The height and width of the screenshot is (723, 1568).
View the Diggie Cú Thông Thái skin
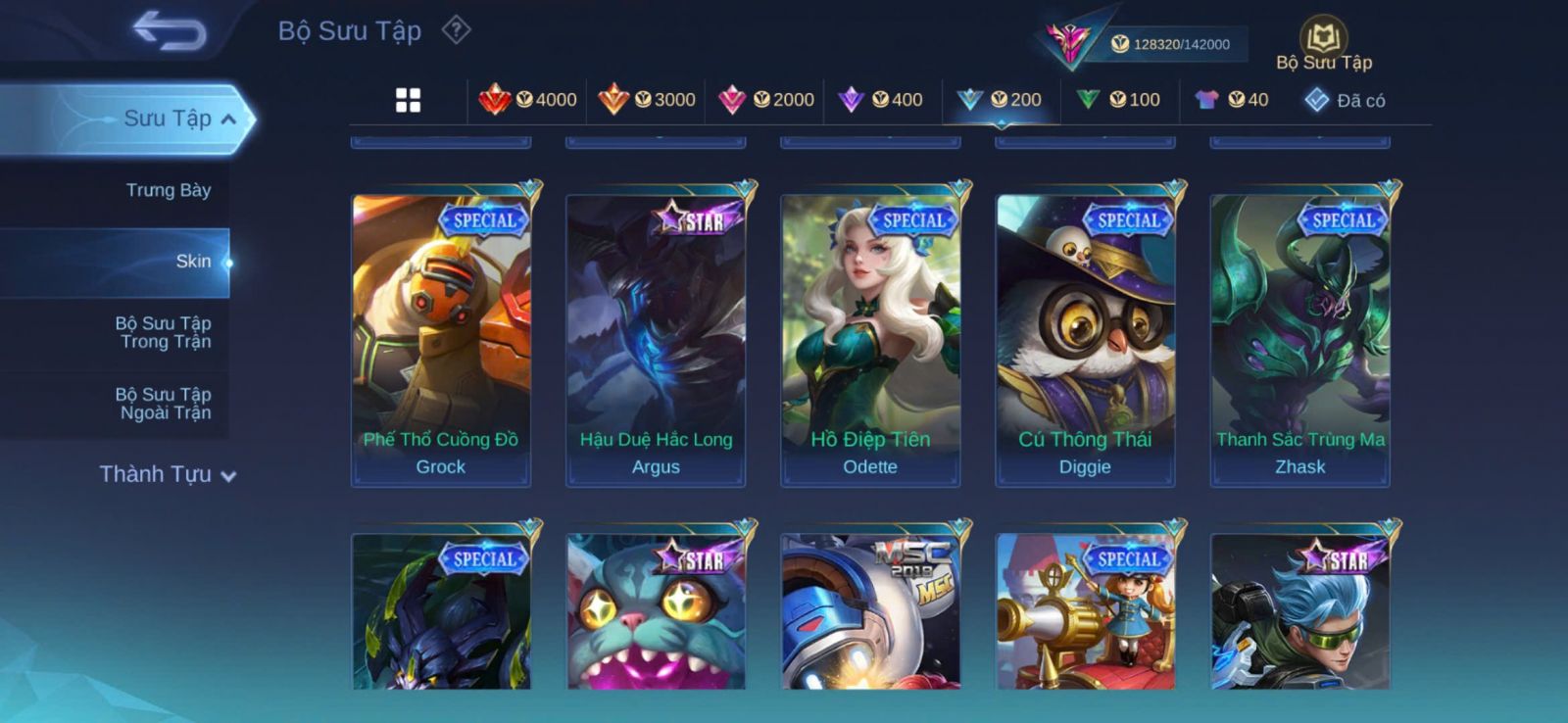[1085, 338]
